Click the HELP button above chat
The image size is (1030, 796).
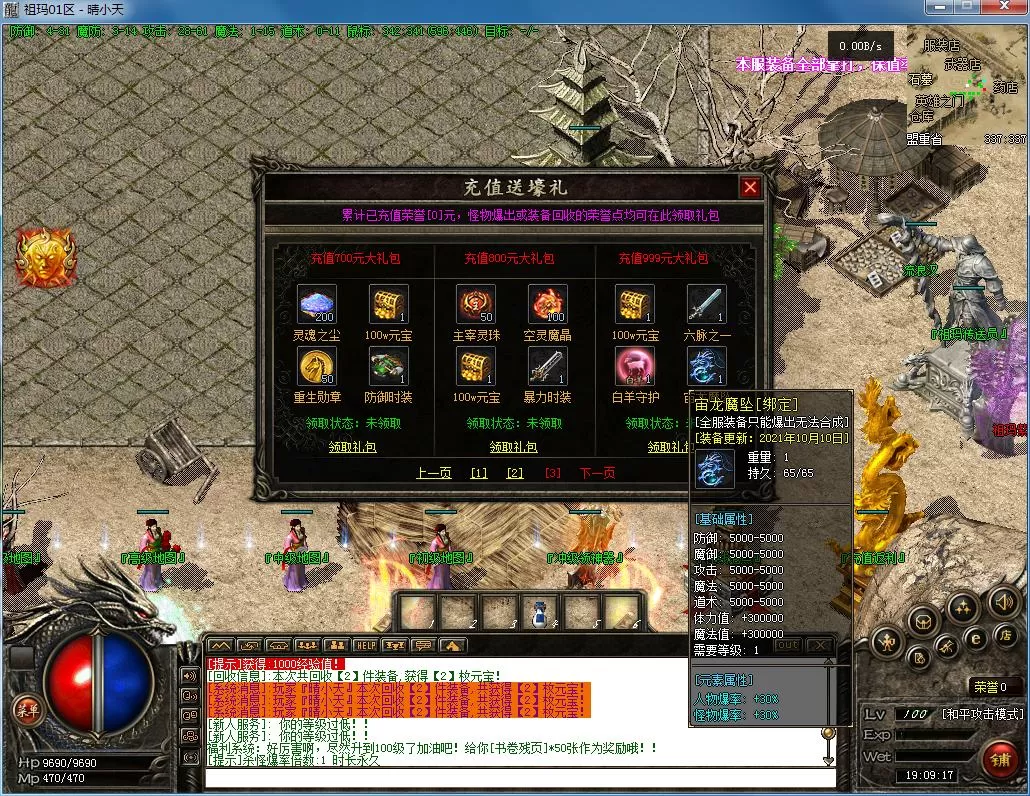pos(366,645)
